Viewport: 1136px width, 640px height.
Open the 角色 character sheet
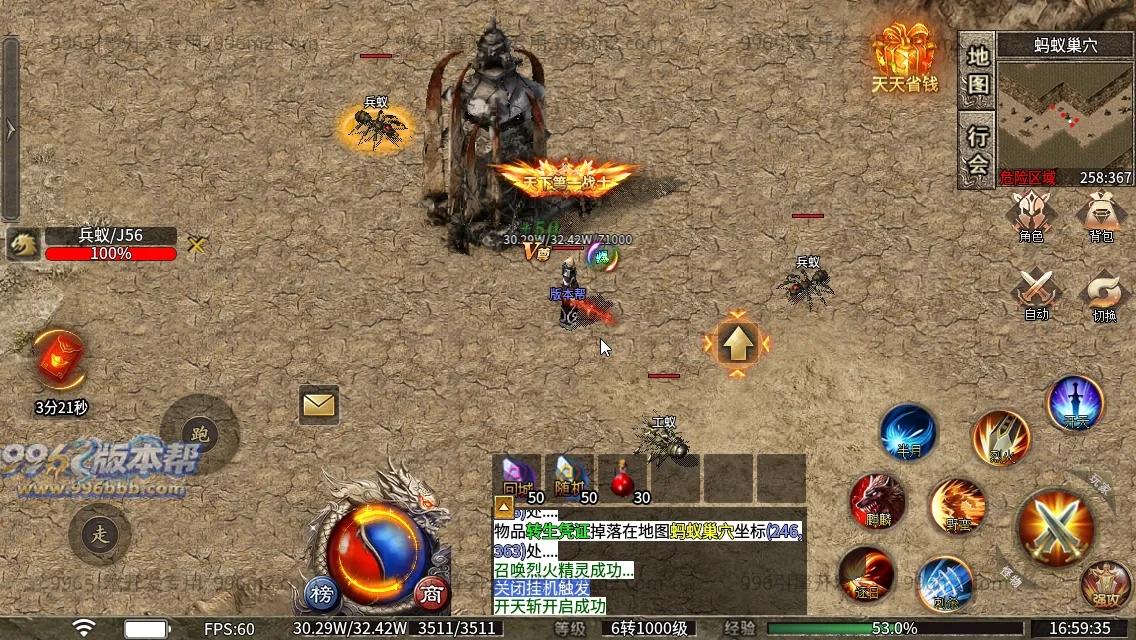click(1032, 215)
